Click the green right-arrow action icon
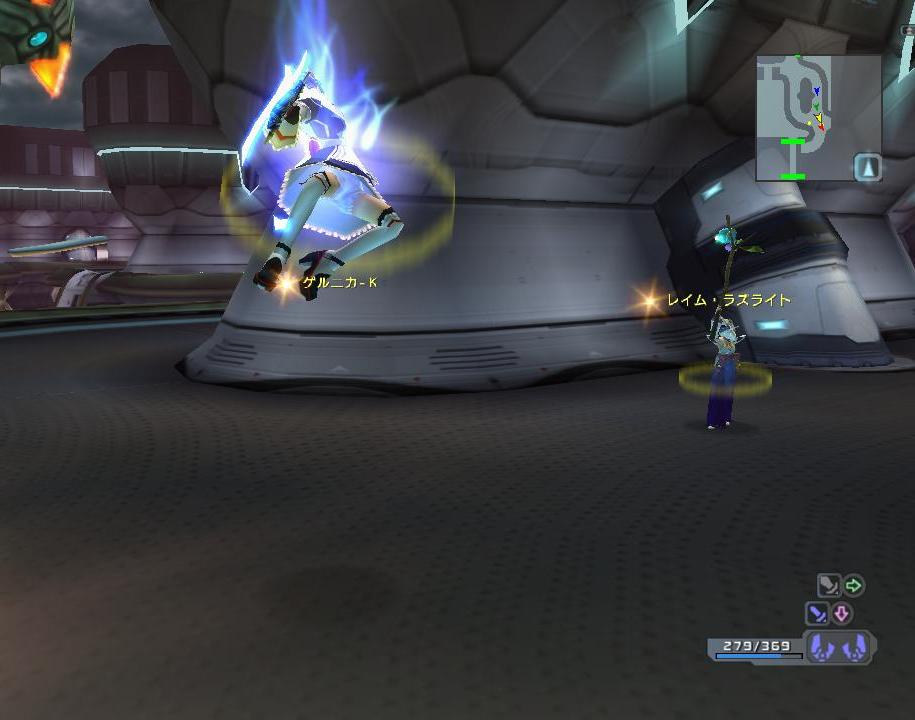 point(854,585)
